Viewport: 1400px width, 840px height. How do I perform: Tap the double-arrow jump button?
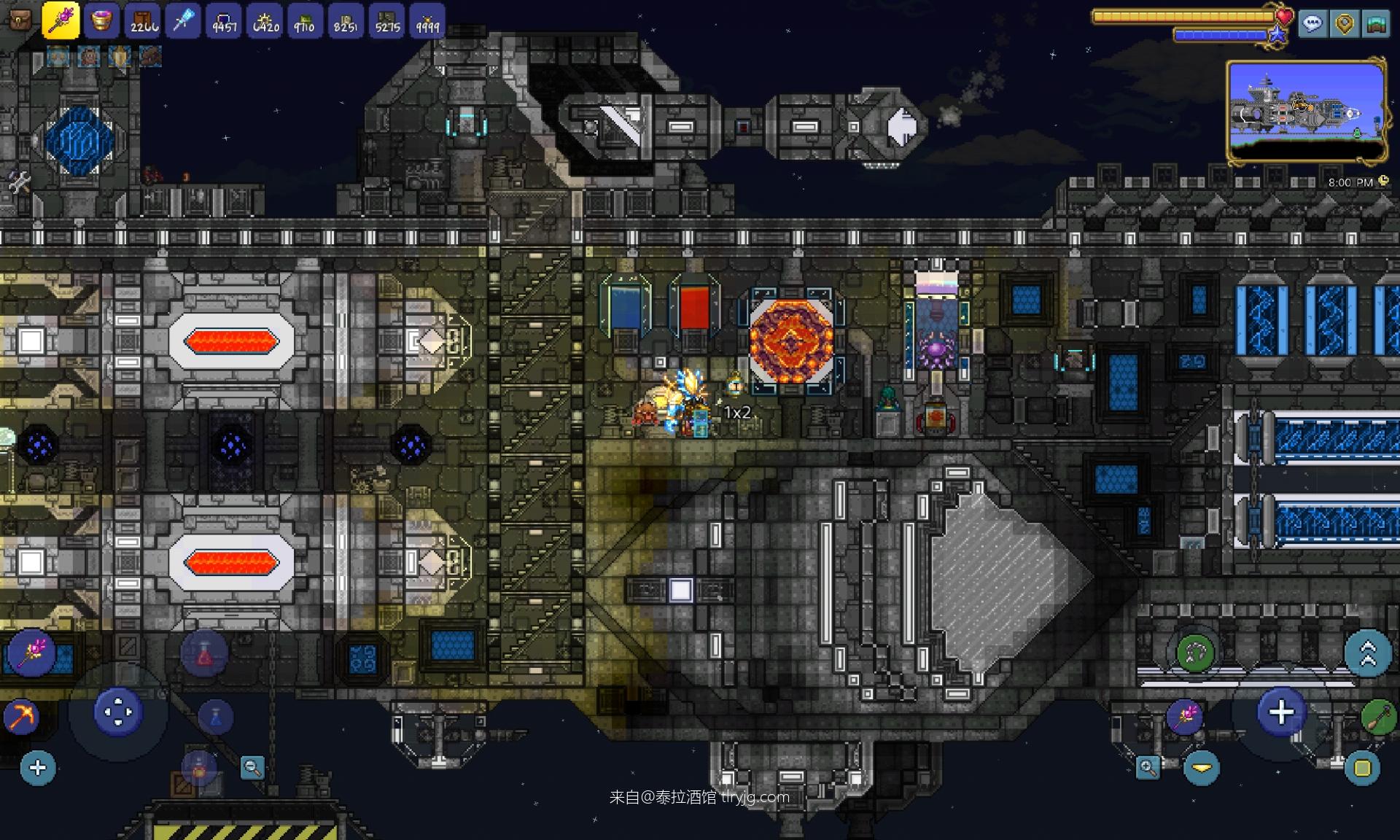click(x=1367, y=653)
